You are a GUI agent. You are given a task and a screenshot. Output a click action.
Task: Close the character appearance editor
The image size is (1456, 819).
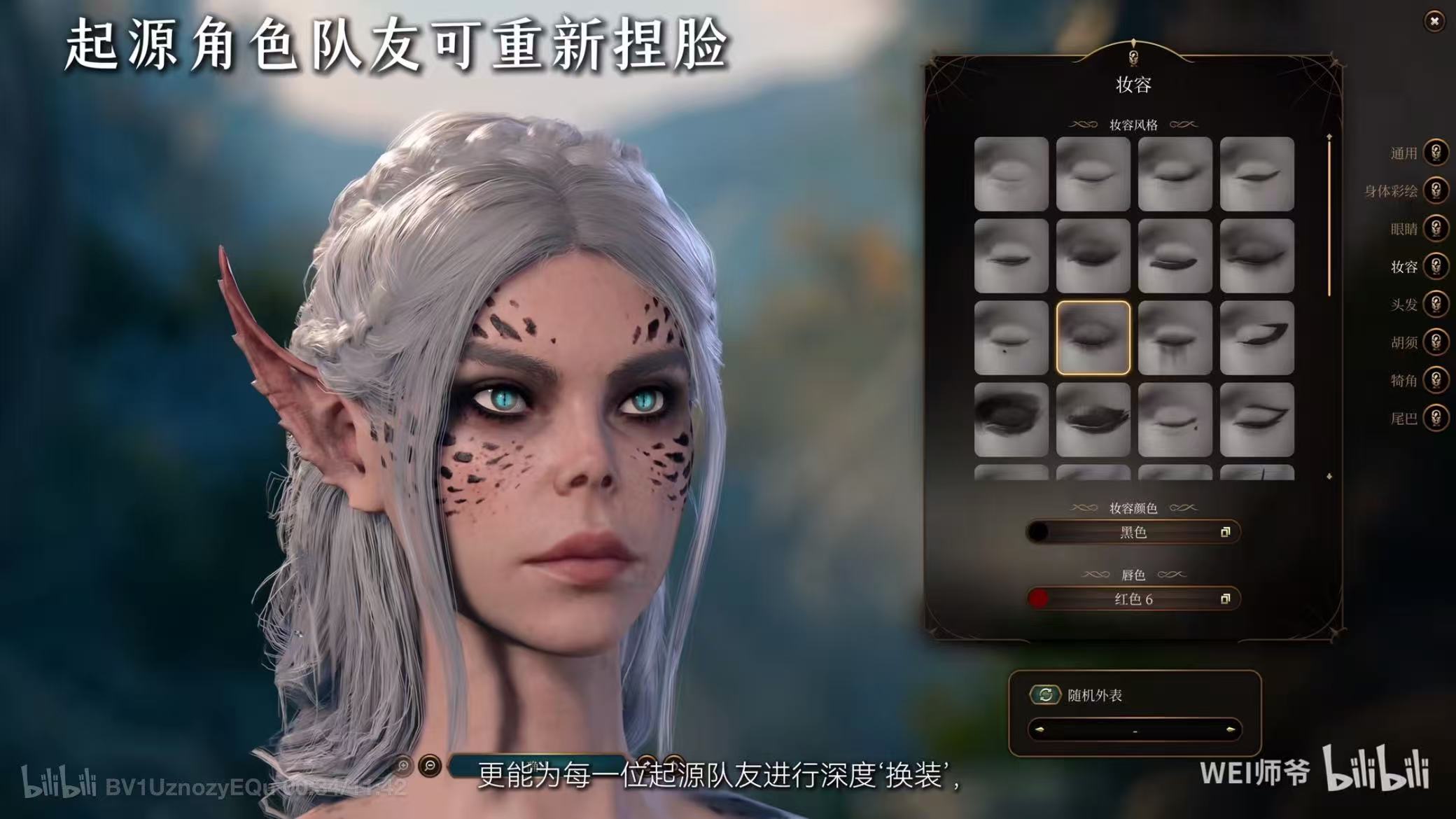point(1434,22)
